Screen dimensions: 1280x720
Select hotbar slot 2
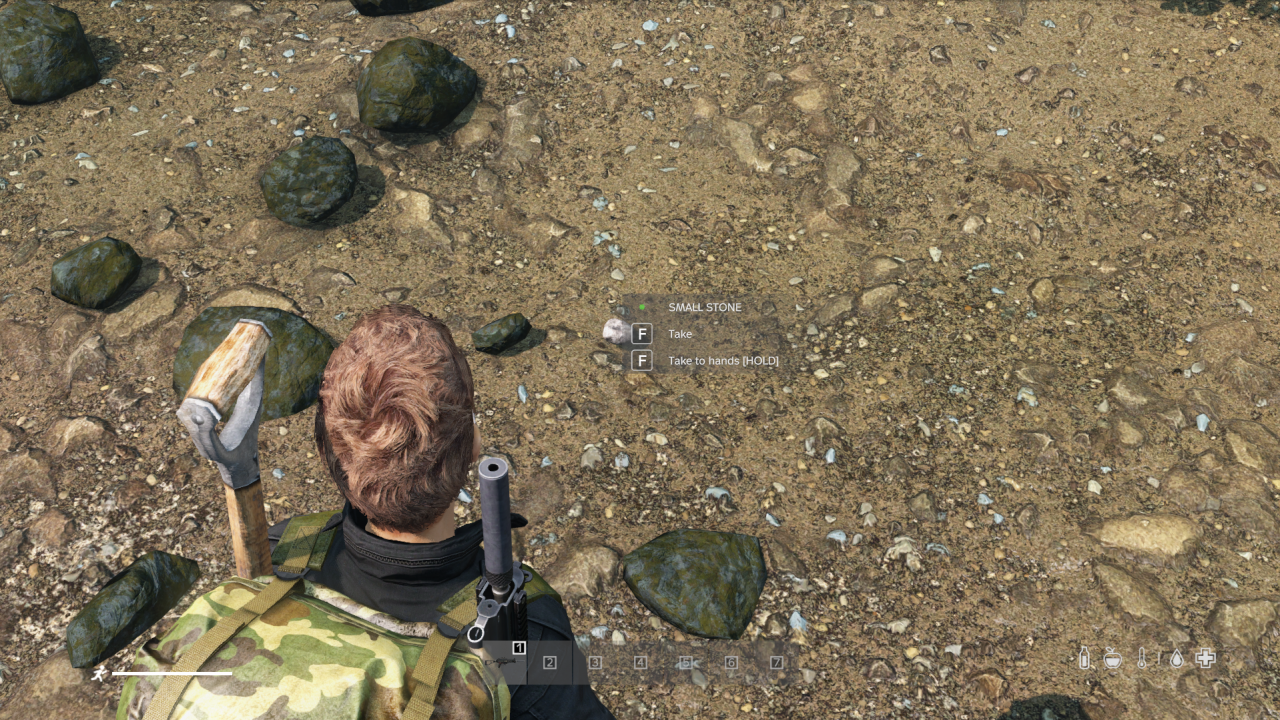pyautogui.click(x=550, y=663)
